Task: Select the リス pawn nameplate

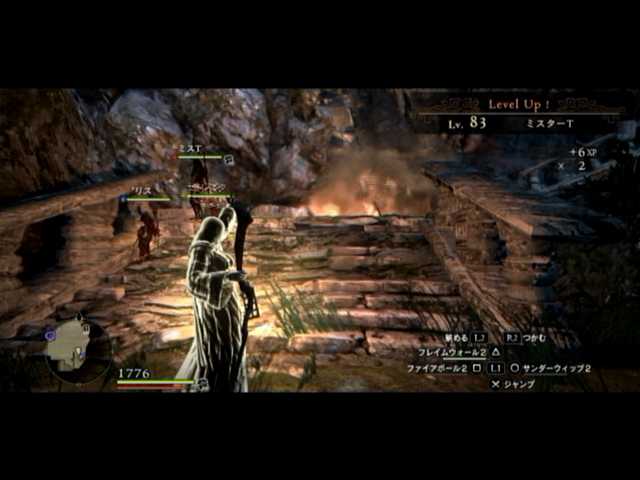Action: 140,190
